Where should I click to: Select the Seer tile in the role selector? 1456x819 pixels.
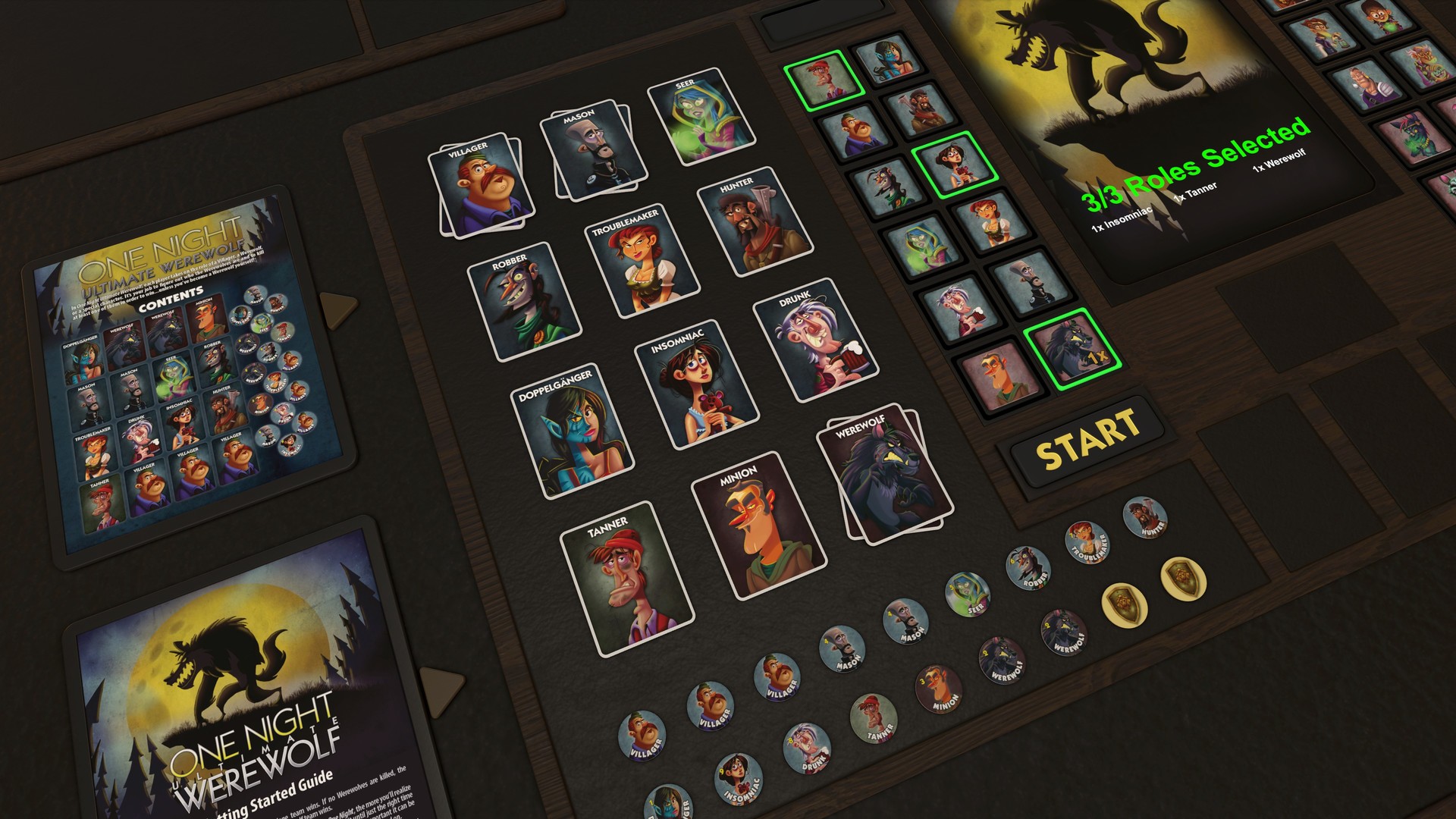point(924,249)
